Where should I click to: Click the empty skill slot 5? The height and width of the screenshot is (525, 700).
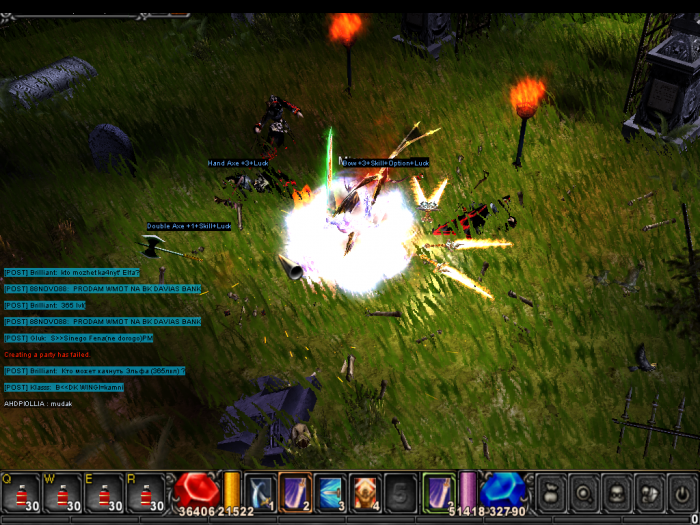[400, 493]
